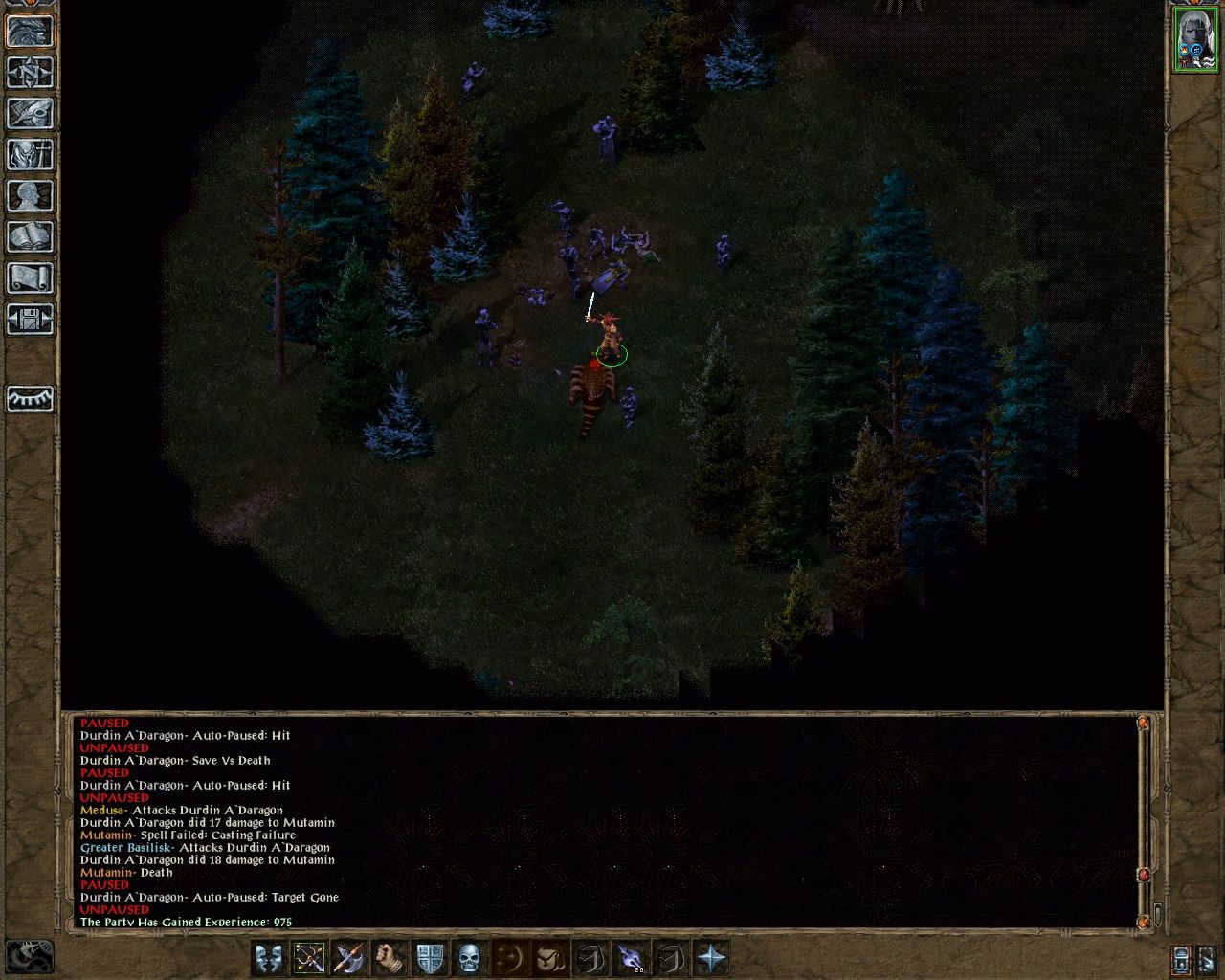Open the inventory screen
This screenshot has width=1225, height=980.
[x=30, y=155]
